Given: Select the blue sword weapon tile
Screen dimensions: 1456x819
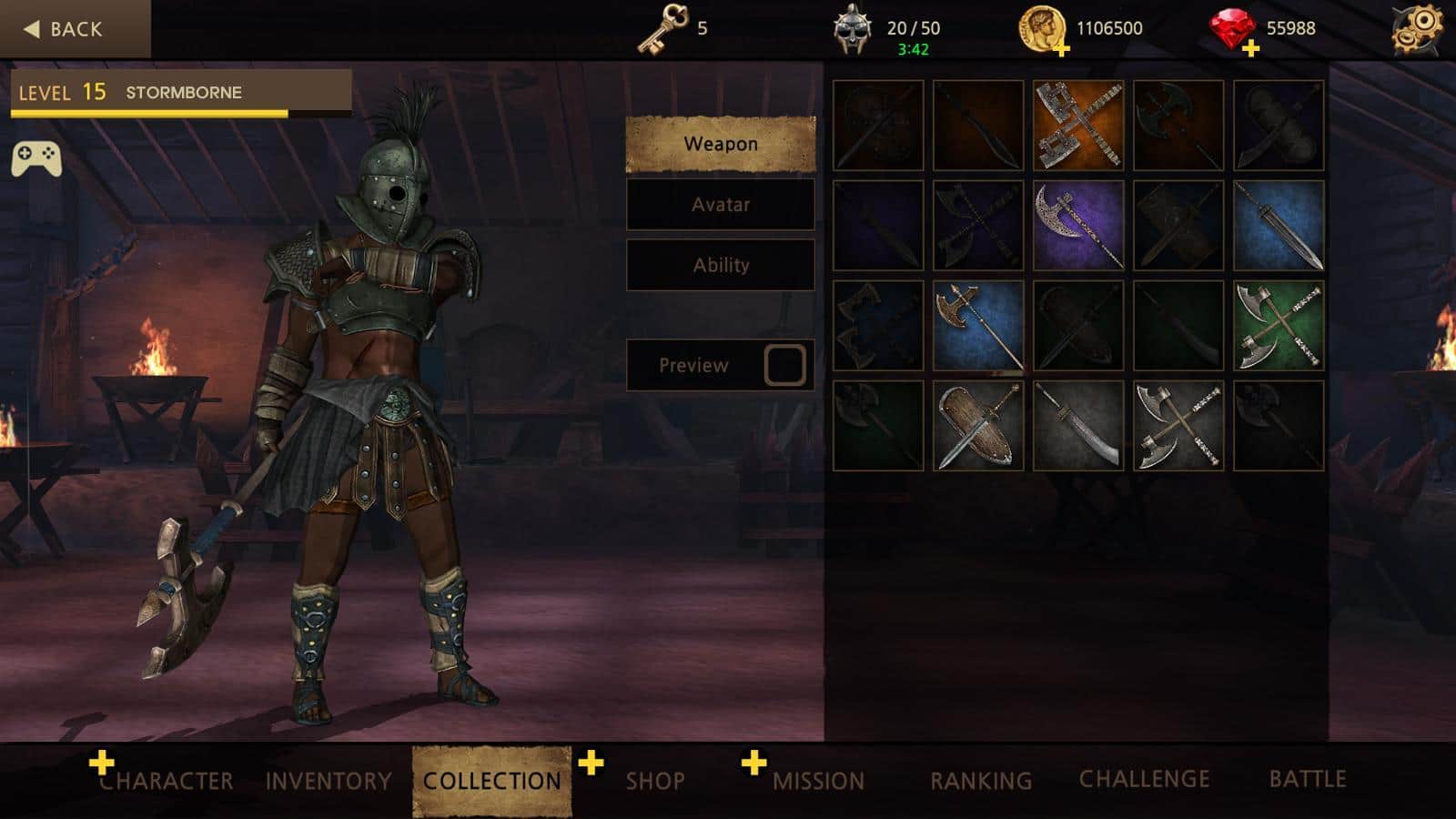Looking at the screenshot, I should 1279,226.
